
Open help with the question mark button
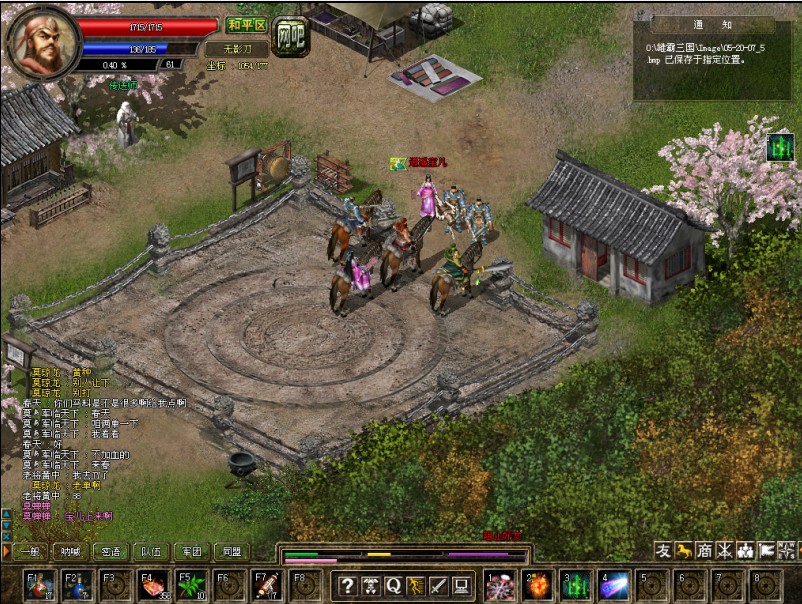(348, 586)
